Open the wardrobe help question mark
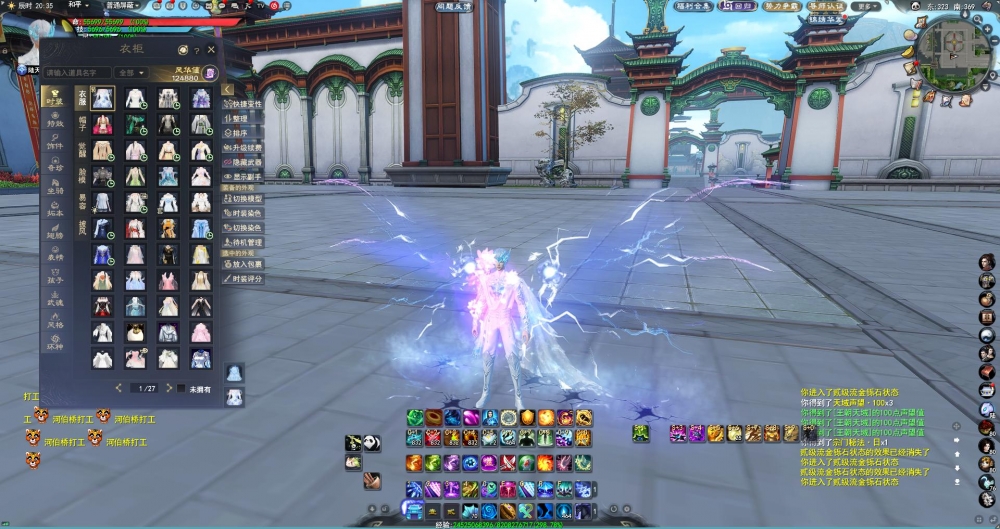 point(197,50)
